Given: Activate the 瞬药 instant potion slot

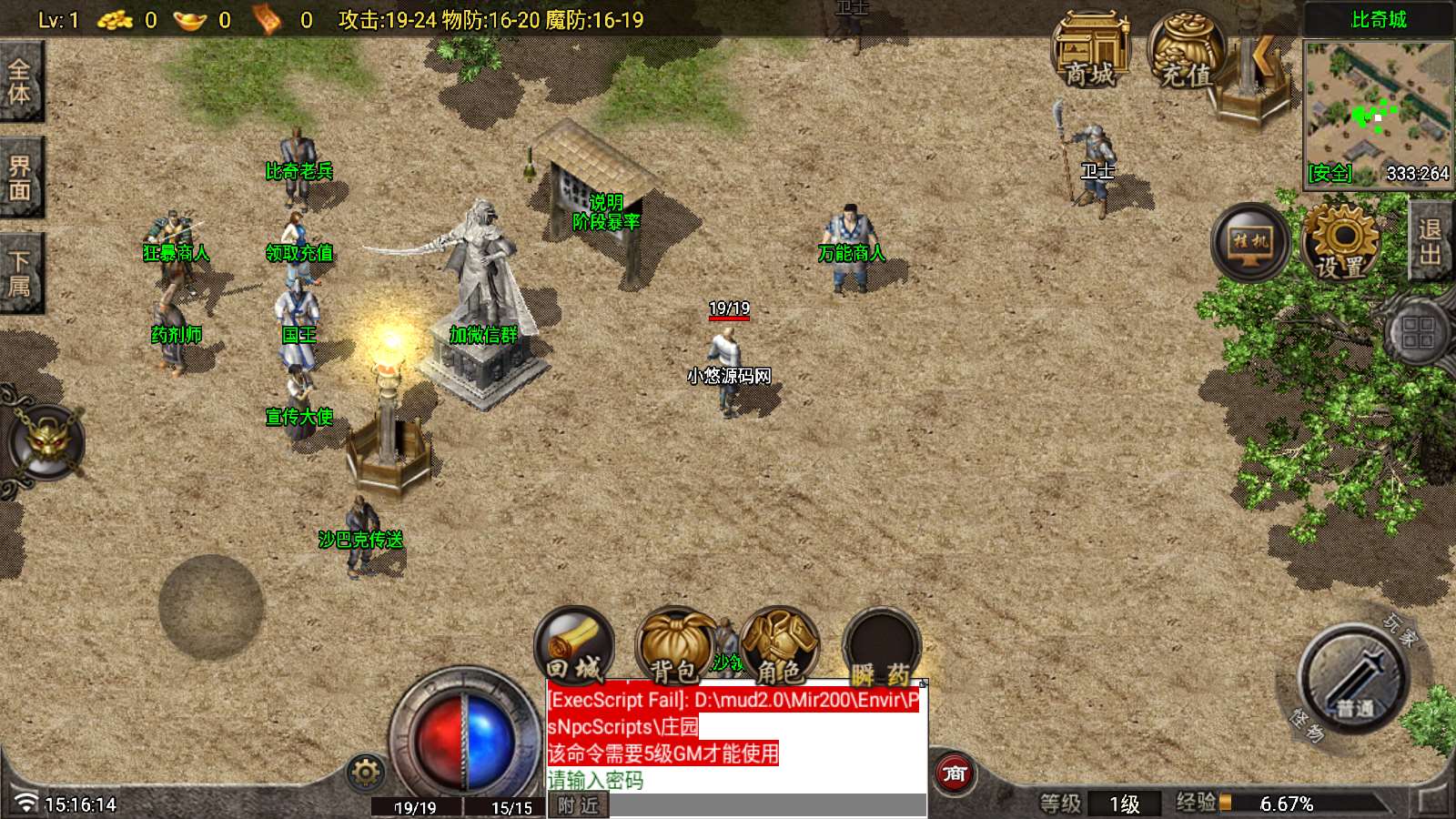Looking at the screenshot, I should coord(881,648).
